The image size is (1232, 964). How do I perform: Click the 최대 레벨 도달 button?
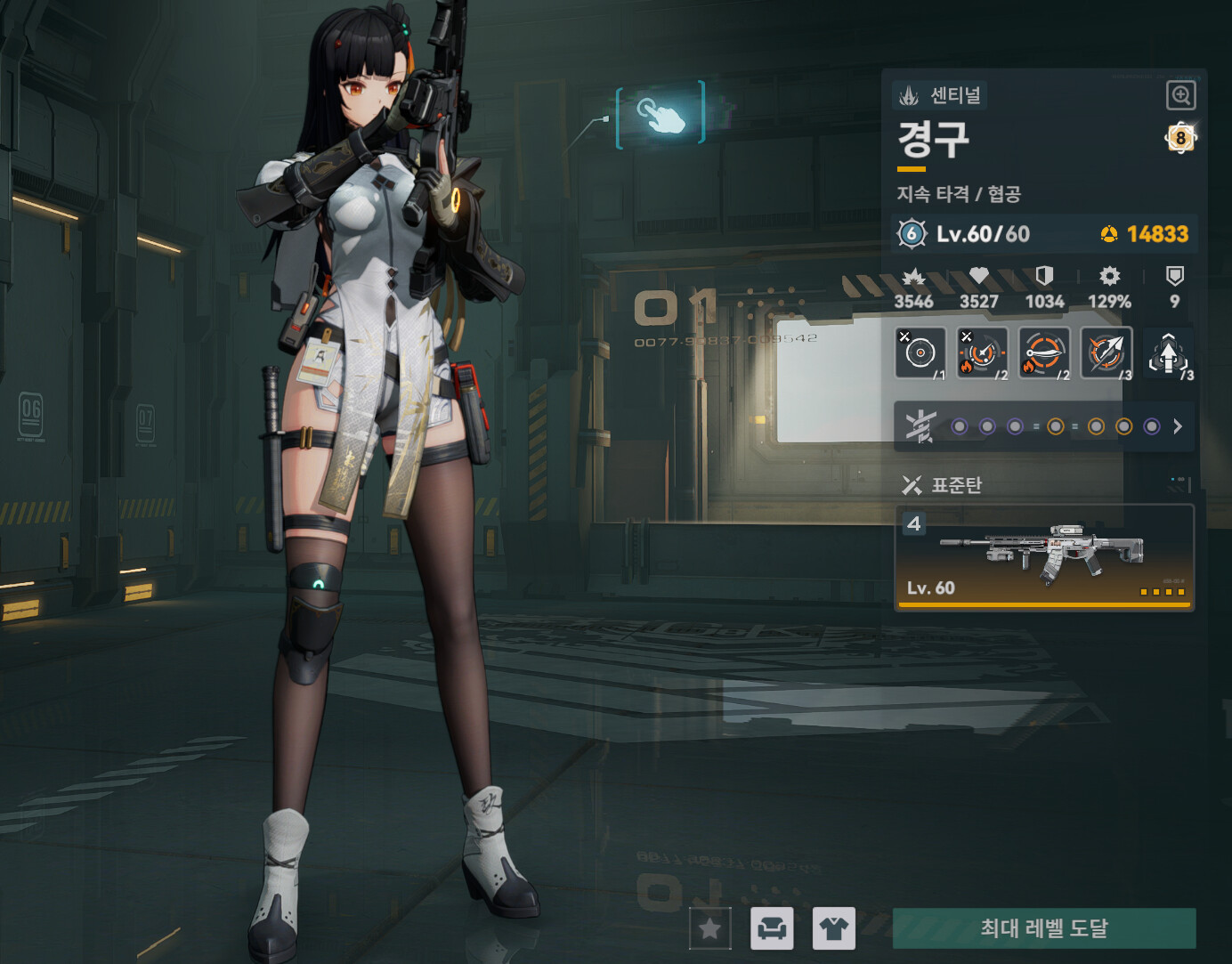coord(1043,928)
